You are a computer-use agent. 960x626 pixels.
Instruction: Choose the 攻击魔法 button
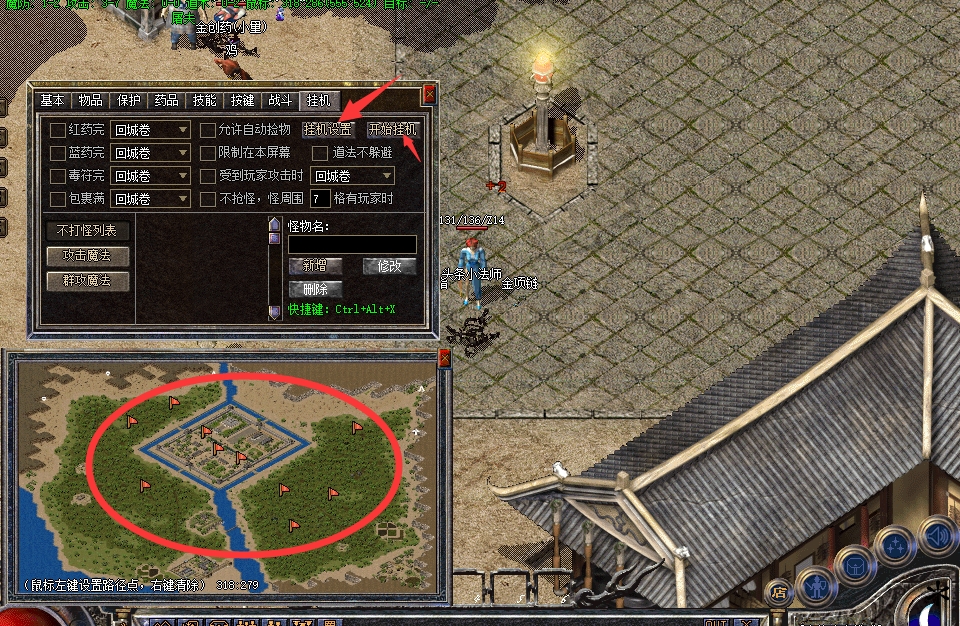tap(88, 256)
